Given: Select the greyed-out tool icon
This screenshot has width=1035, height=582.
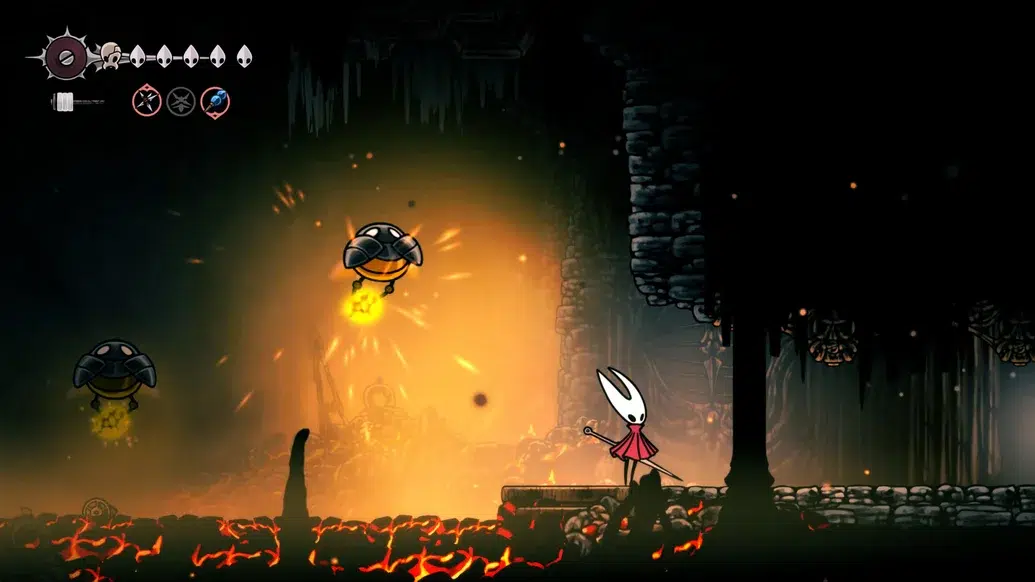Looking at the screenshot, I should click(181, 101).
